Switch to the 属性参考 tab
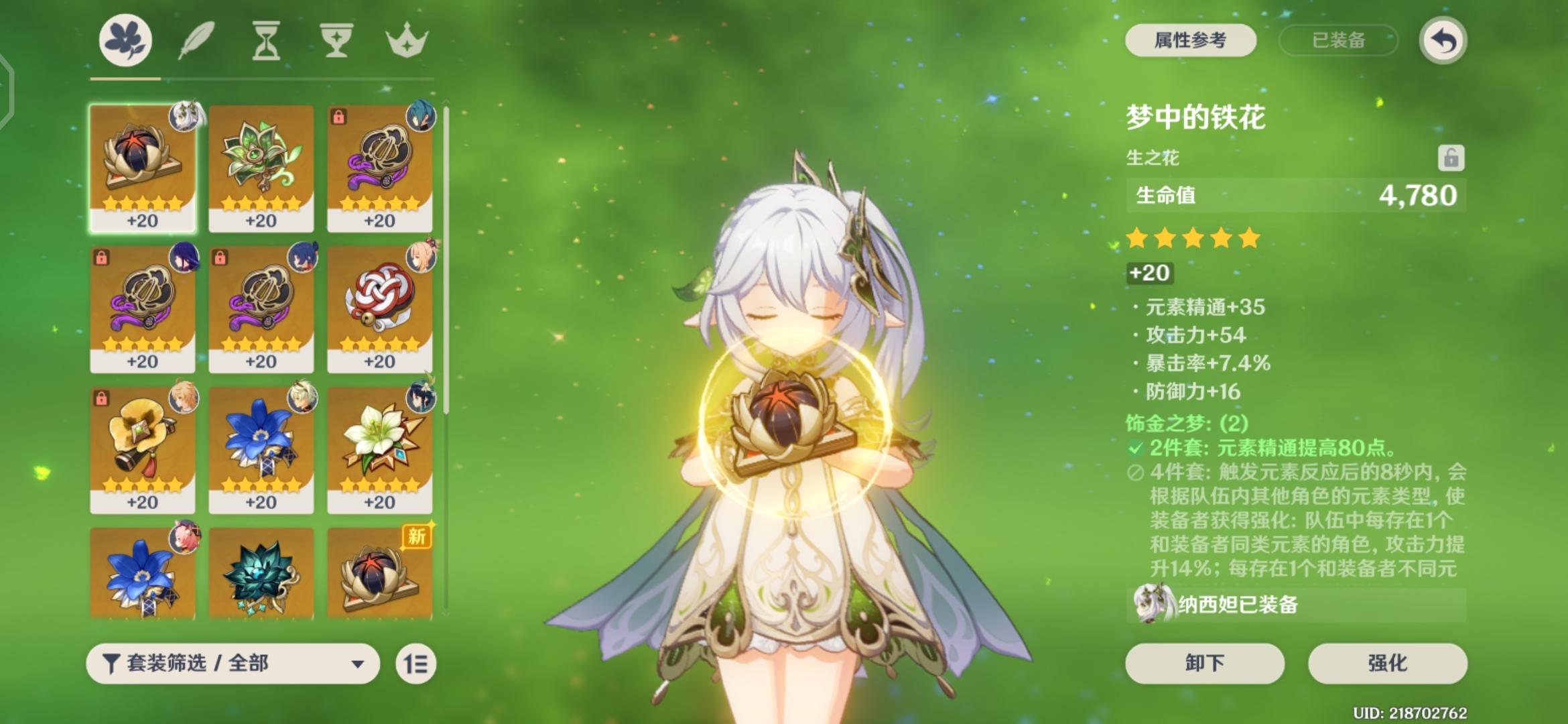 tap(1192, 41)
